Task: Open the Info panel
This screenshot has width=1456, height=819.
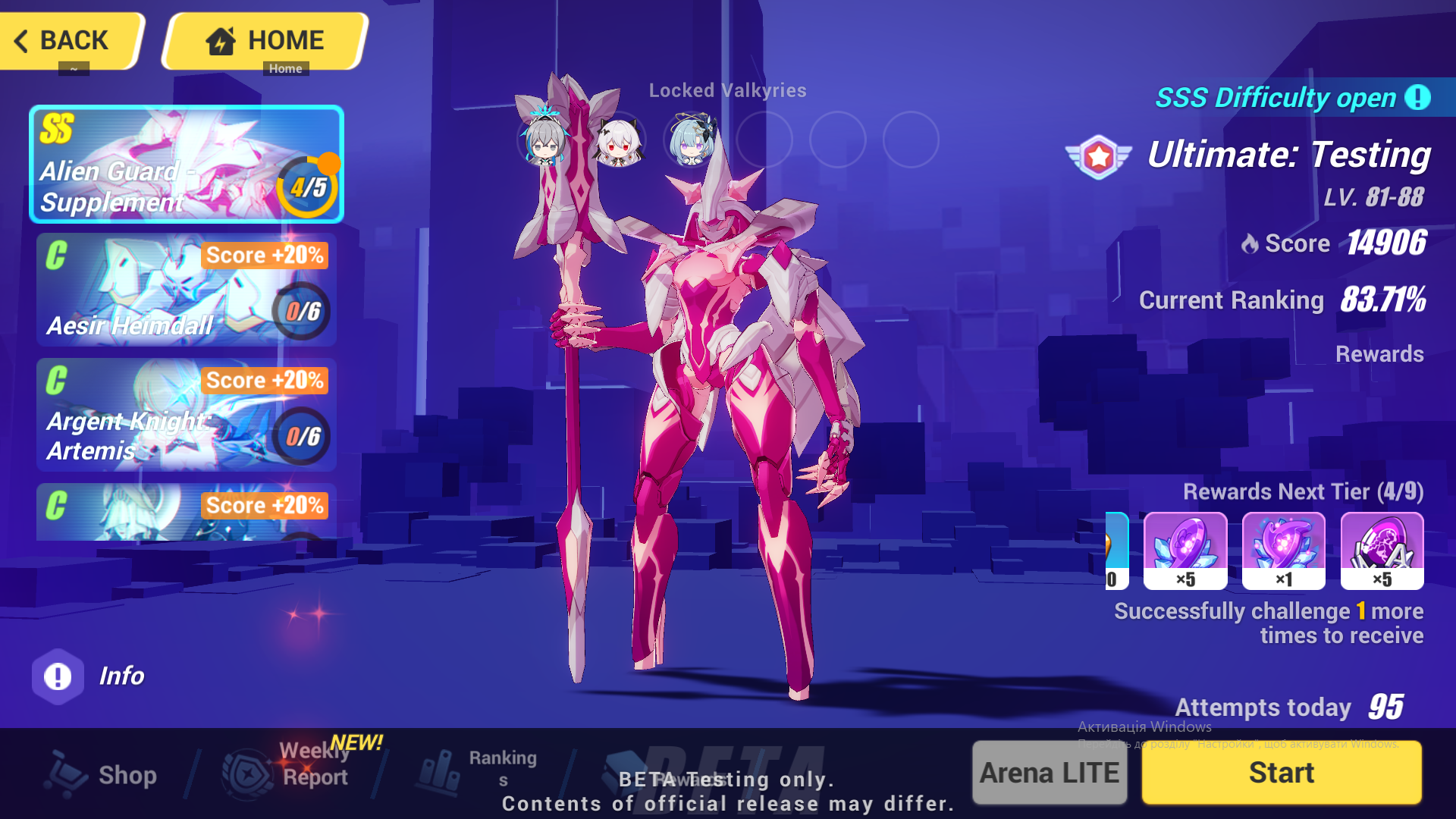Action: pos(56,676)
